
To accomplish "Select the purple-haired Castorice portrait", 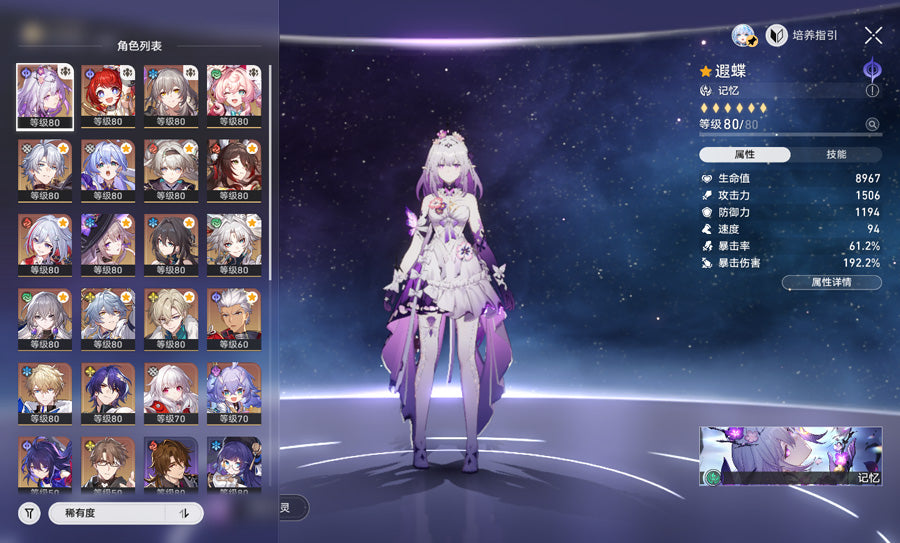I will click(44, 97).
